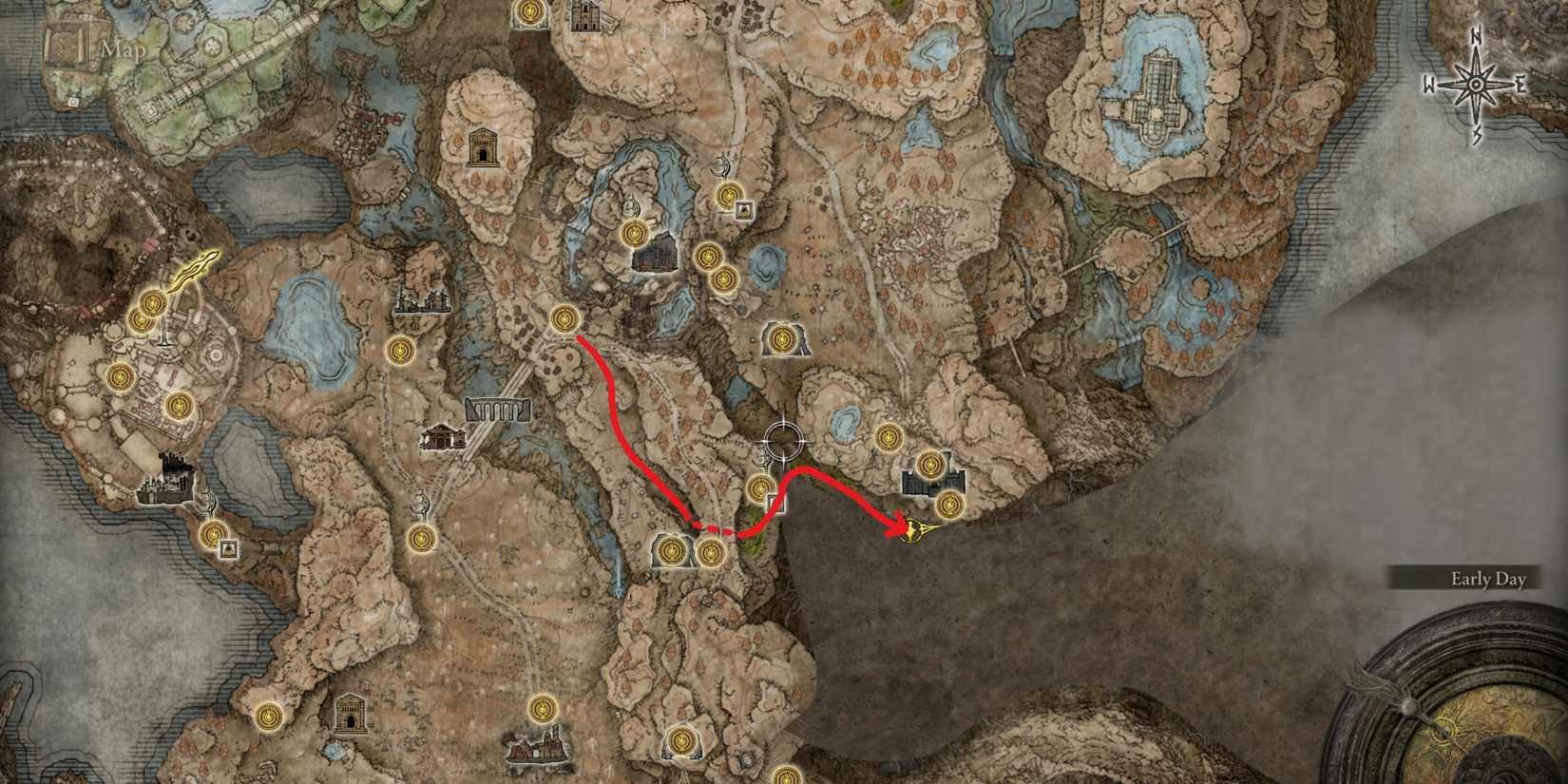Click the paired Sites of Grace below the dashed route
The width and height of the screenshot is (1568, 784).
click(689, 551)
